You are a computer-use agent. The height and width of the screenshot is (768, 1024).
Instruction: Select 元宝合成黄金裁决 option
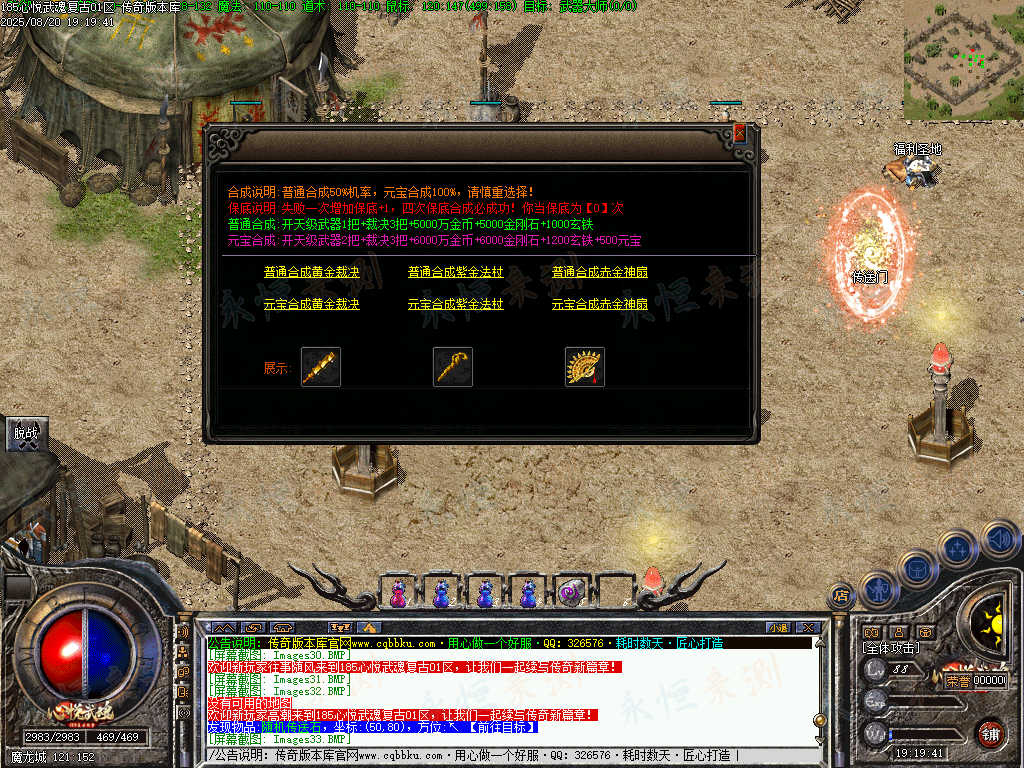(x=311, y=304)
